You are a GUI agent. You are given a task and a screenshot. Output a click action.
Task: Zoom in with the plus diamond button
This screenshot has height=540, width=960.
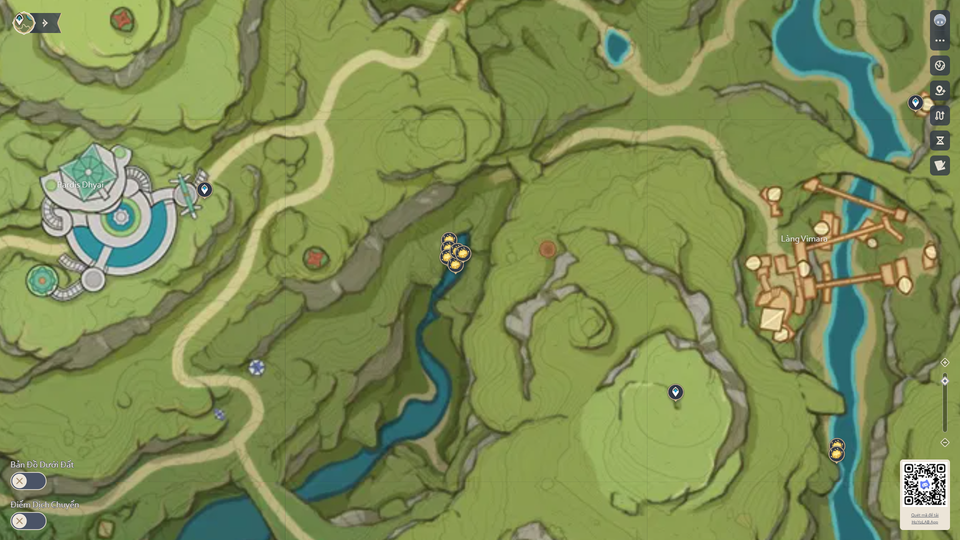tap(945, 363)
